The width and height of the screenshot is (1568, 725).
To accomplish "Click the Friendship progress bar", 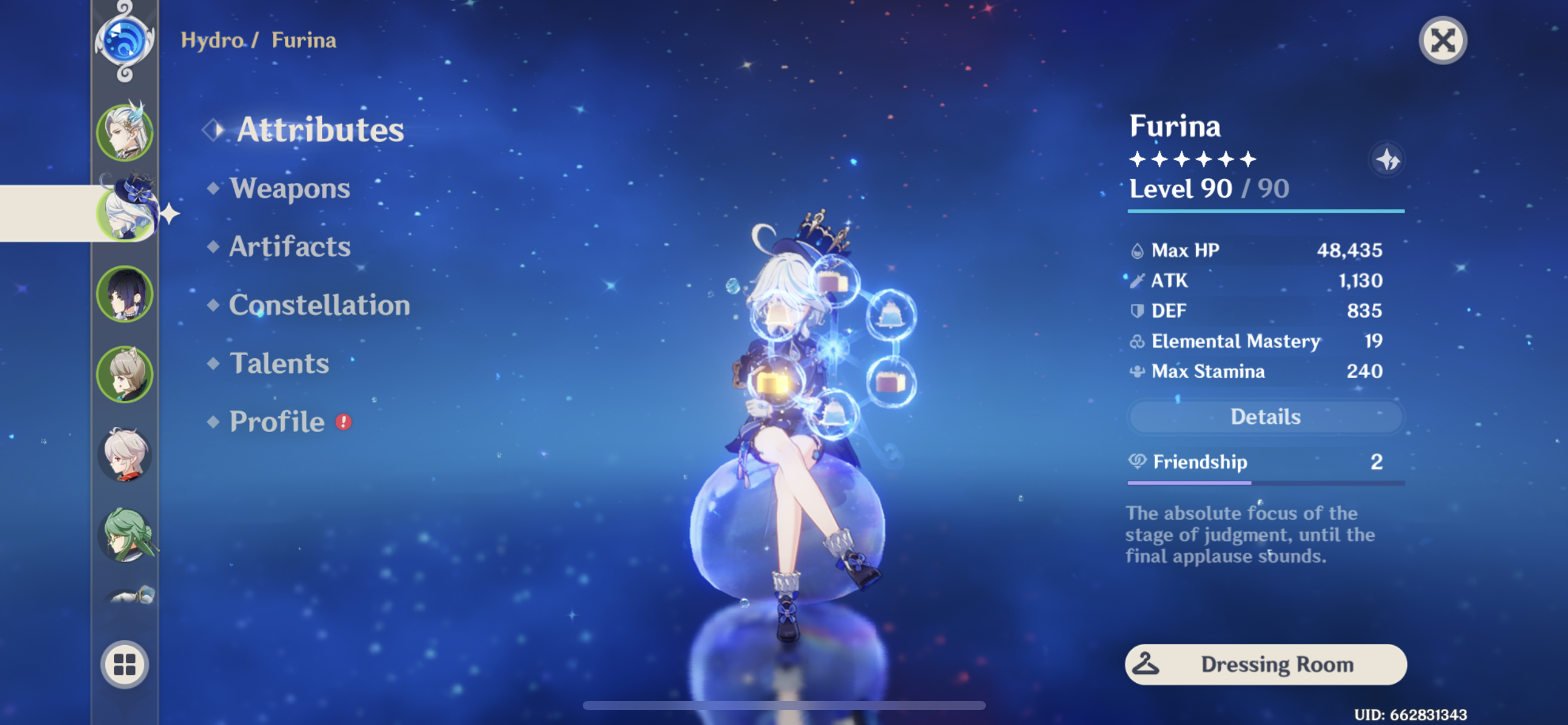I will (1263, 483).
